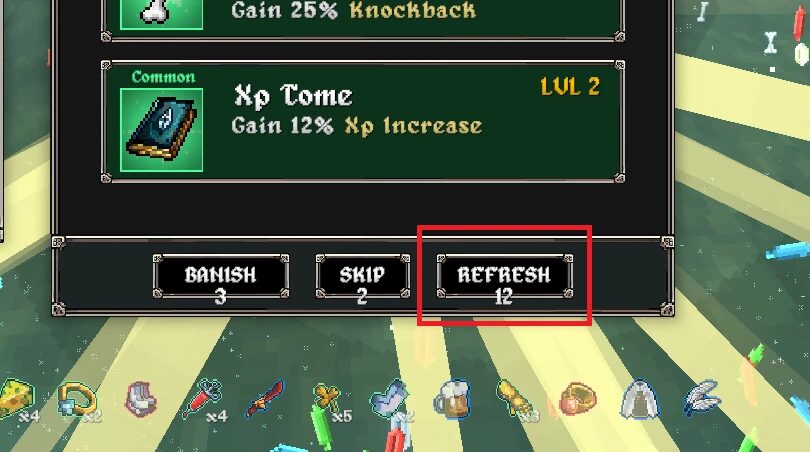Click the feathered wing item icon

point(699,399)
